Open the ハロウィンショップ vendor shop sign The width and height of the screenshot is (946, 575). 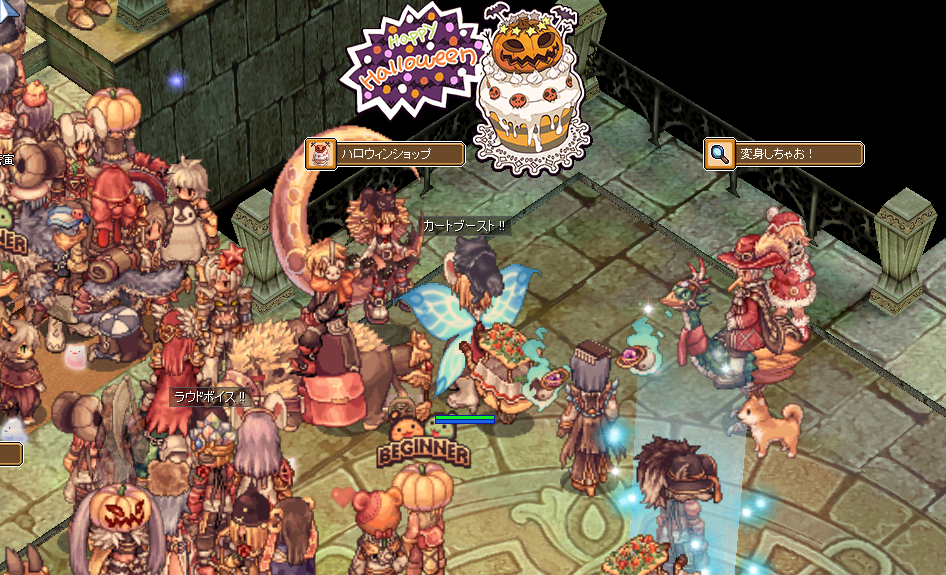(385, 154)
